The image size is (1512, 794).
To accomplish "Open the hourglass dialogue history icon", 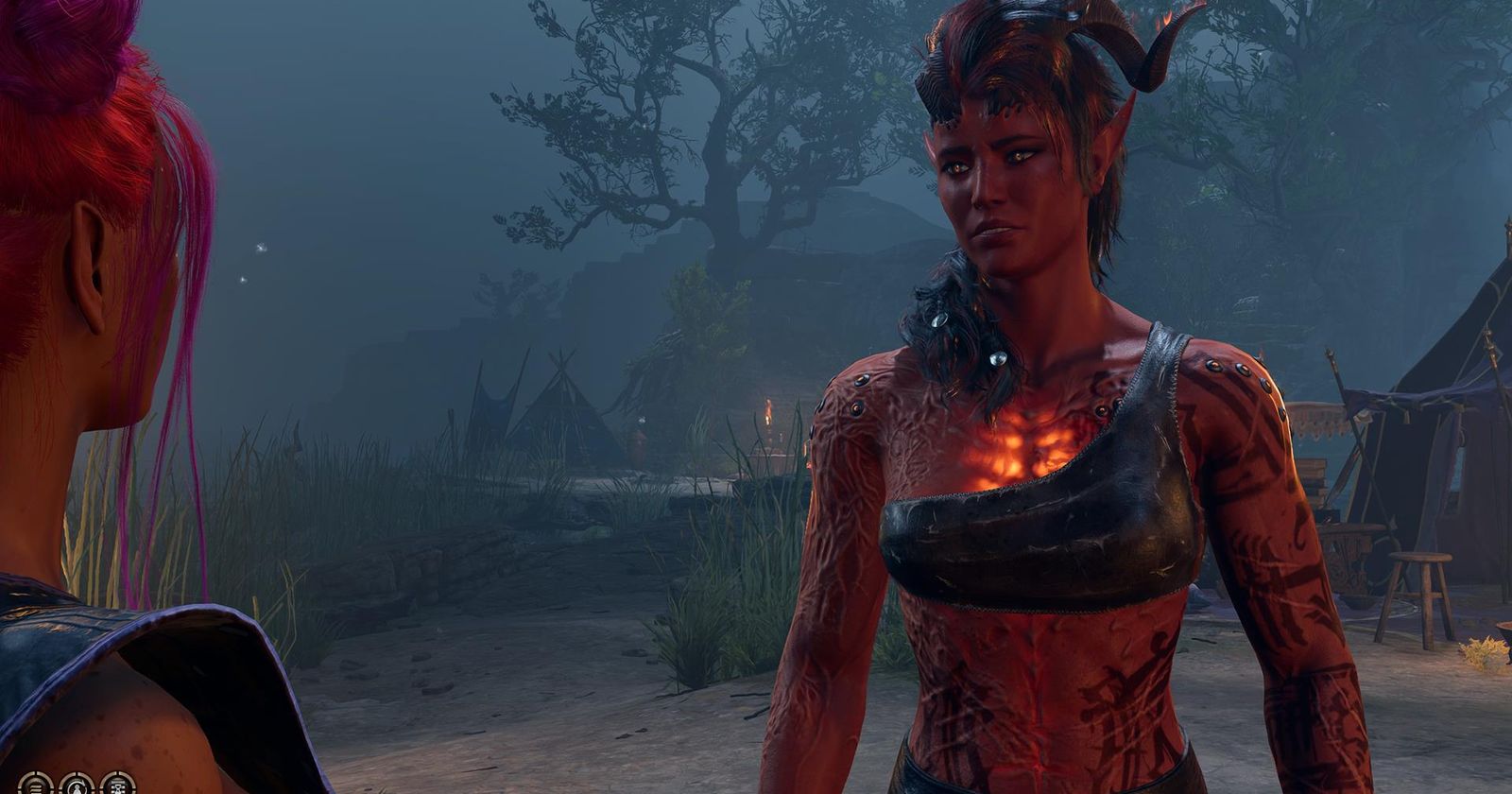I will 117,788.
